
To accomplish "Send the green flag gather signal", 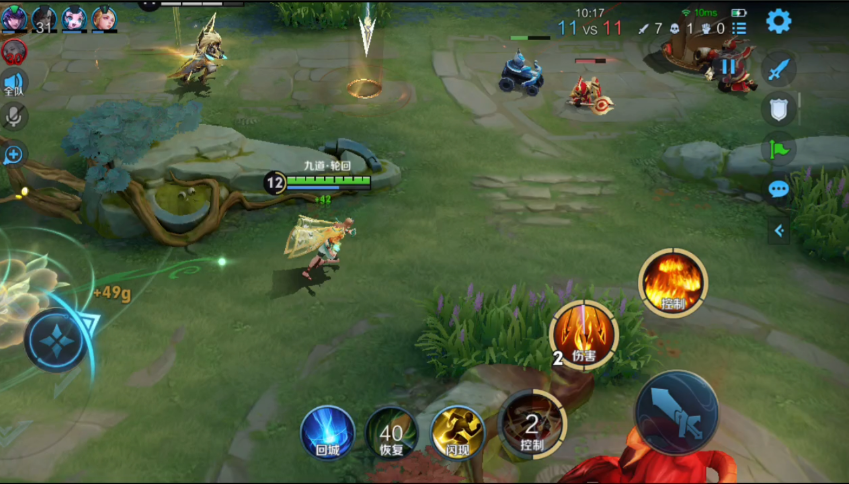I will (x=778, y=150).
